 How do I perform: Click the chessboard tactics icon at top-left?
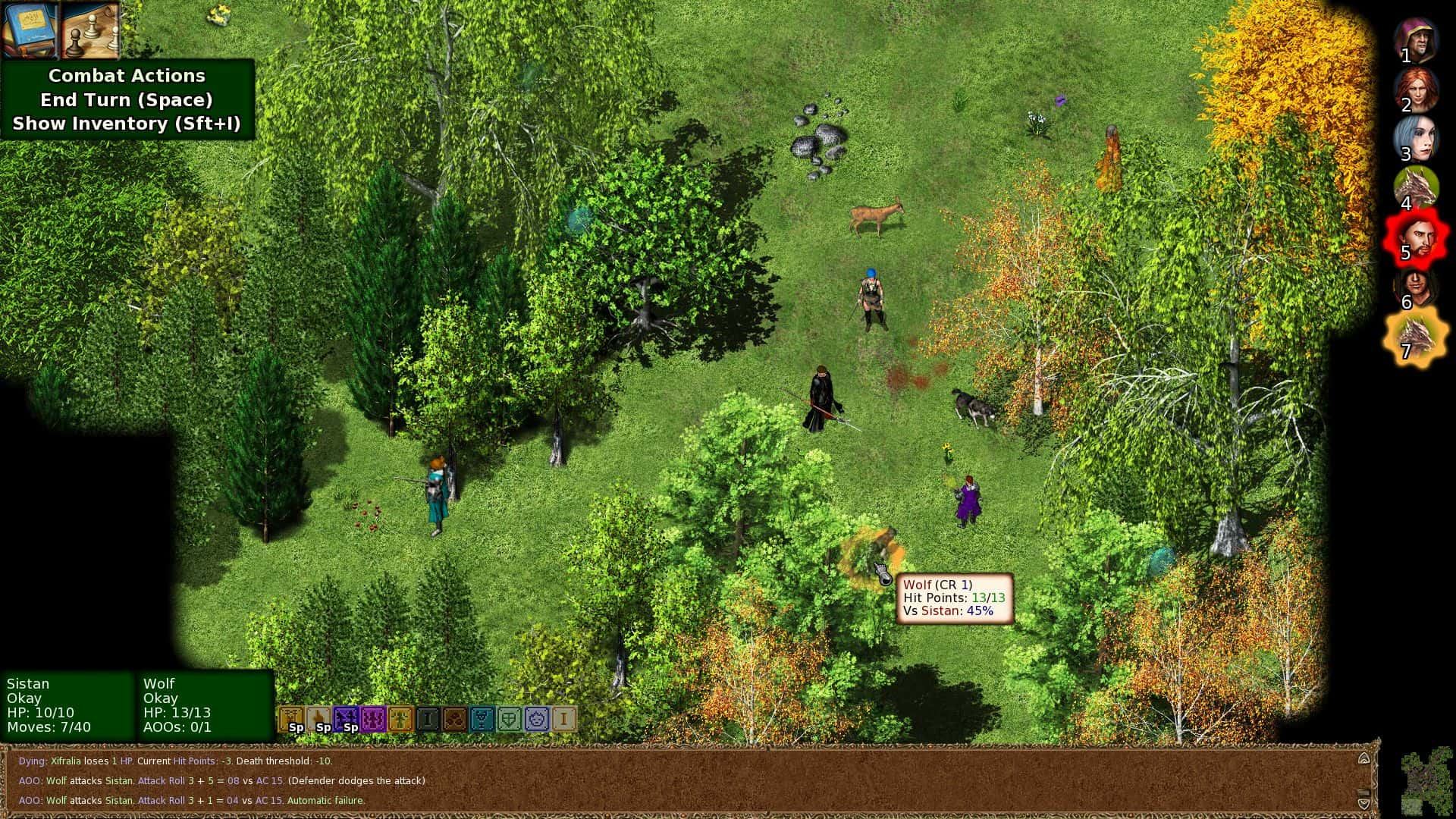[x=89, y=30]
